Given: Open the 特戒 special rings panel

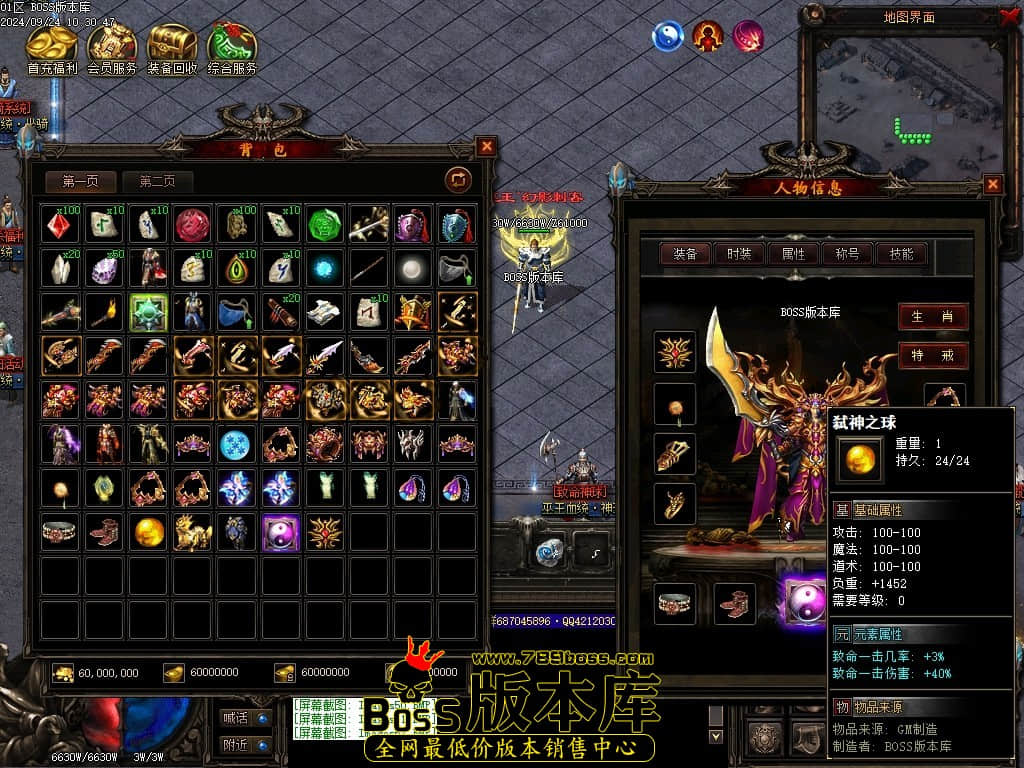Looking at the screenshot, I should pyautogui.click(x=932, y=355).
